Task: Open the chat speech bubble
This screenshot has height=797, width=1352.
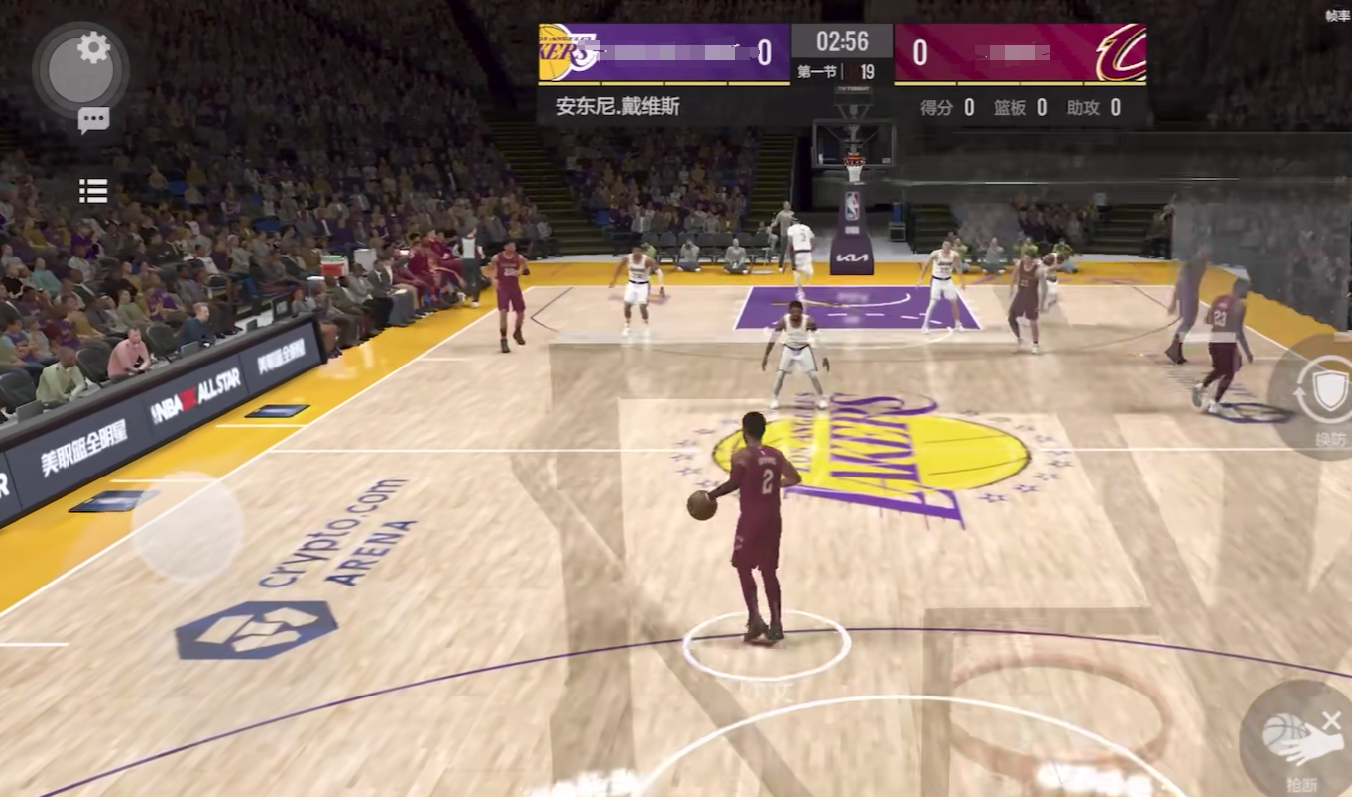Action: 93,121
